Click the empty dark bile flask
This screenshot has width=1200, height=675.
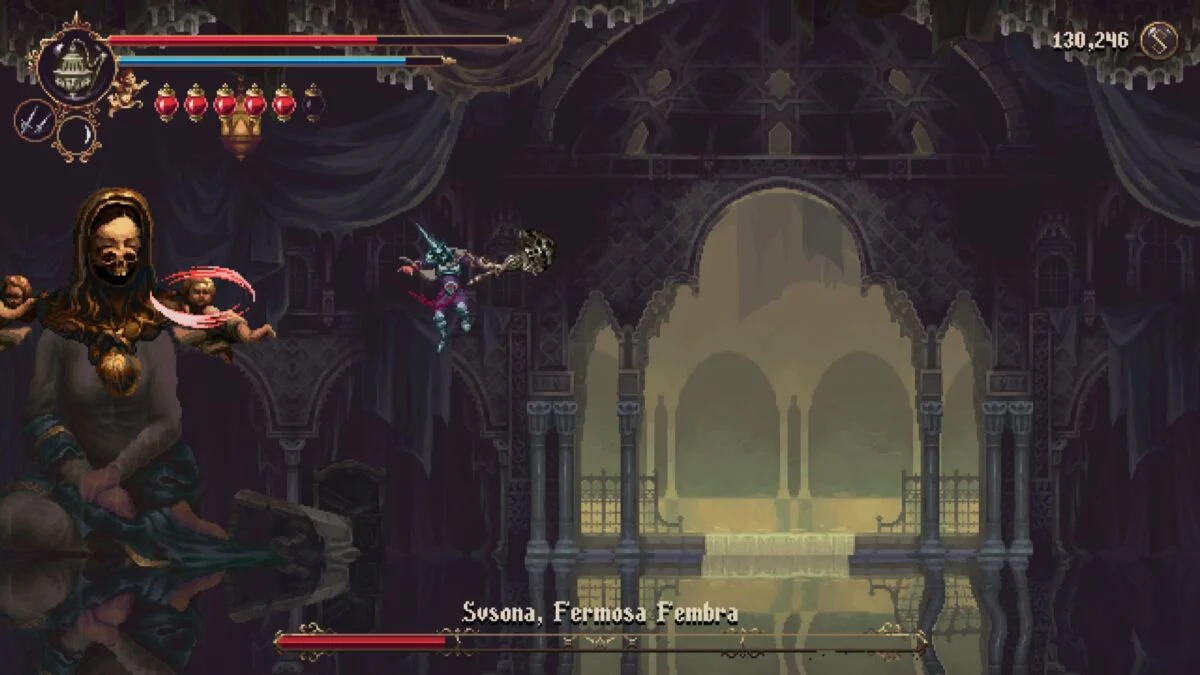pyautogui.click(x=313, y=102)
